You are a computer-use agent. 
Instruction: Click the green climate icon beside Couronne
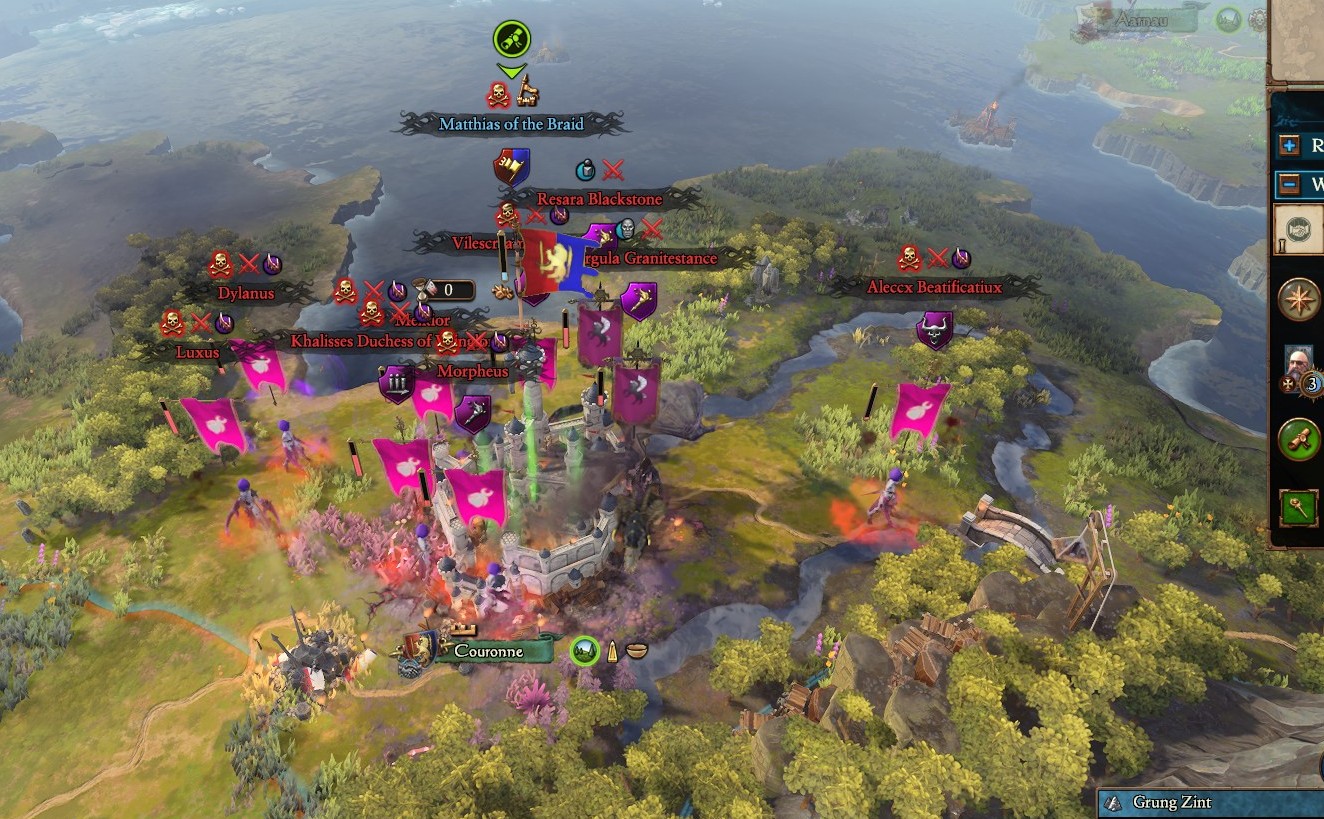coord(585,651)
